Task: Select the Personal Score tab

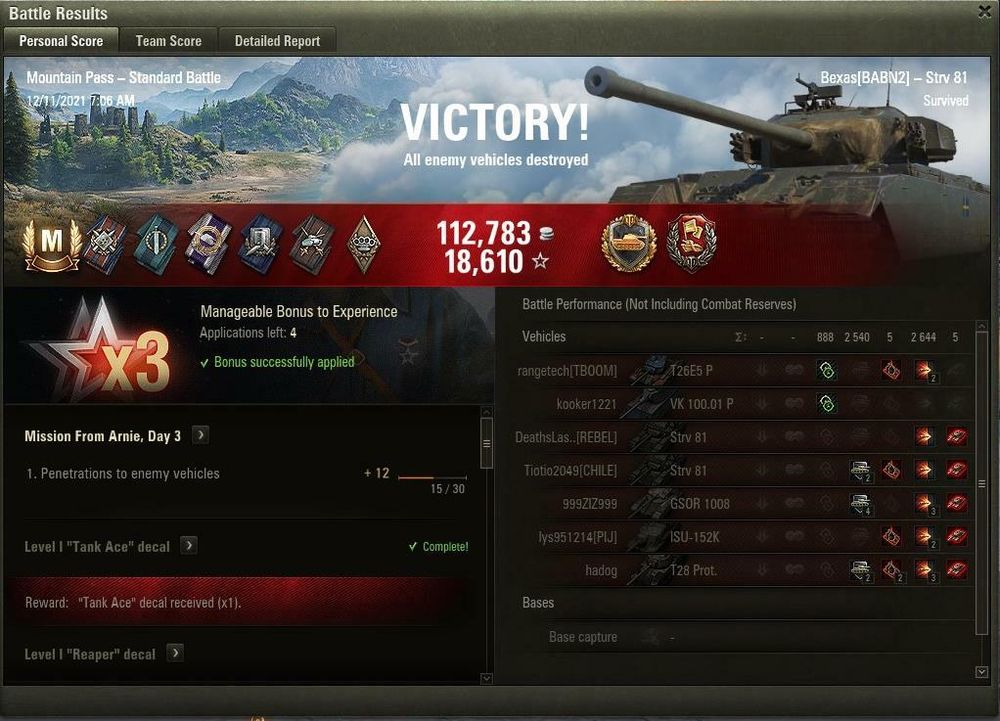Action: (x=60, y=41)
